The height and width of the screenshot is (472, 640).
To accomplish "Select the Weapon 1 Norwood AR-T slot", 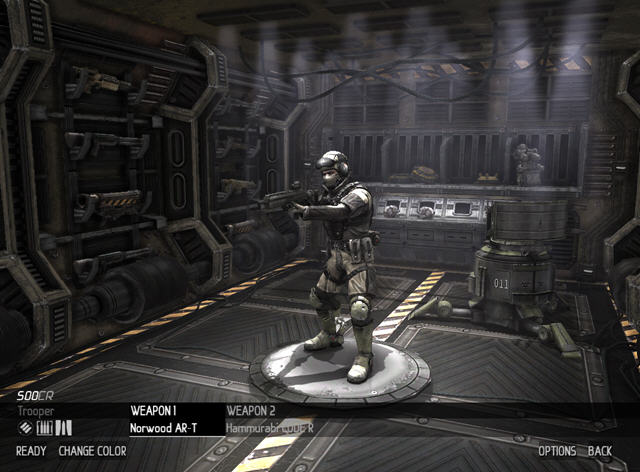I will [163, 419].
